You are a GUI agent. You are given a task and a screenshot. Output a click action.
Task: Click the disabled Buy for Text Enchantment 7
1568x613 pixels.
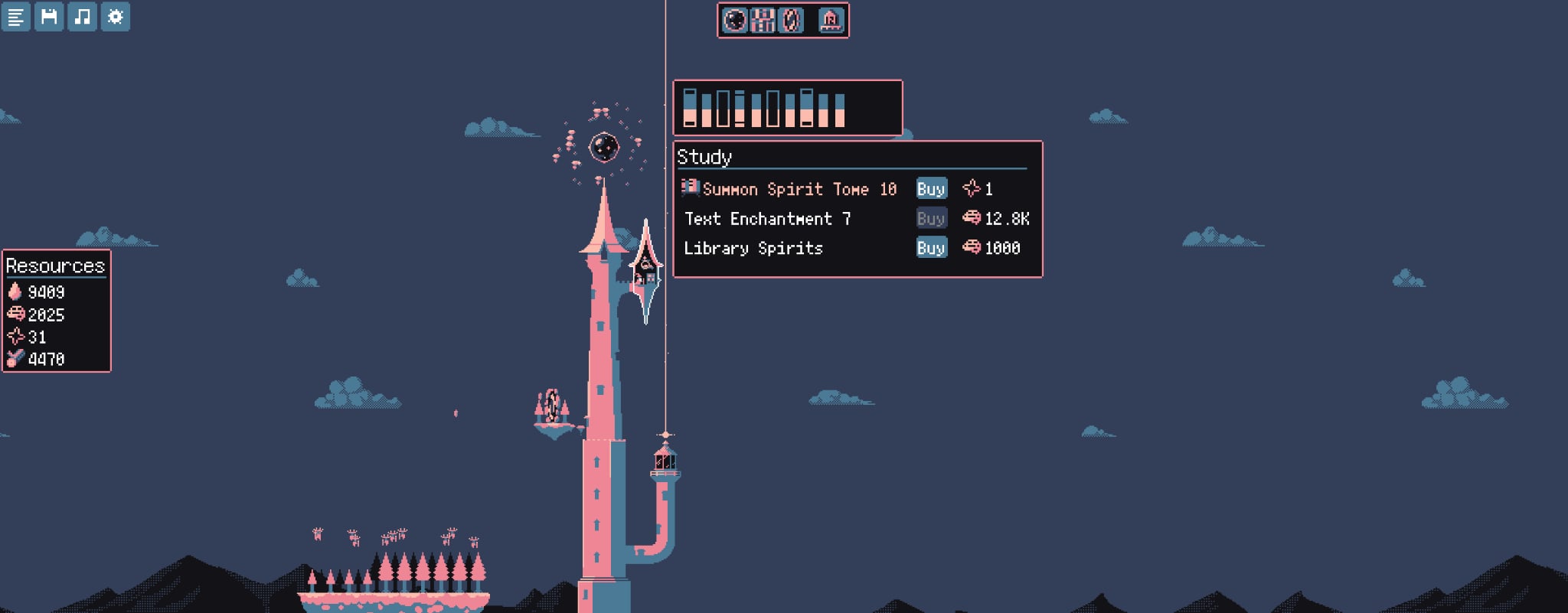pyautogui.click(x=931, y=219)
